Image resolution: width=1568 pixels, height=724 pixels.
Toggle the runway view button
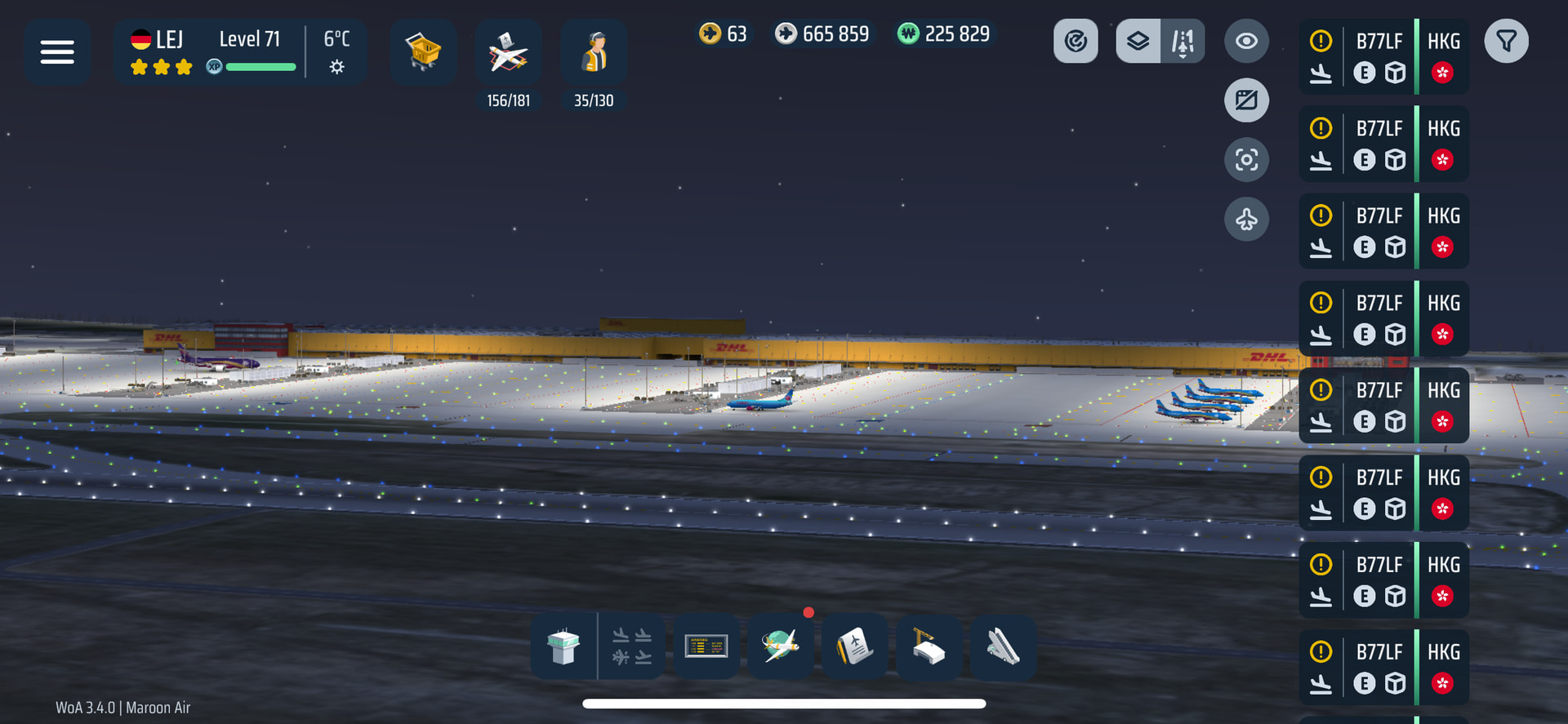coord(1183,41)
